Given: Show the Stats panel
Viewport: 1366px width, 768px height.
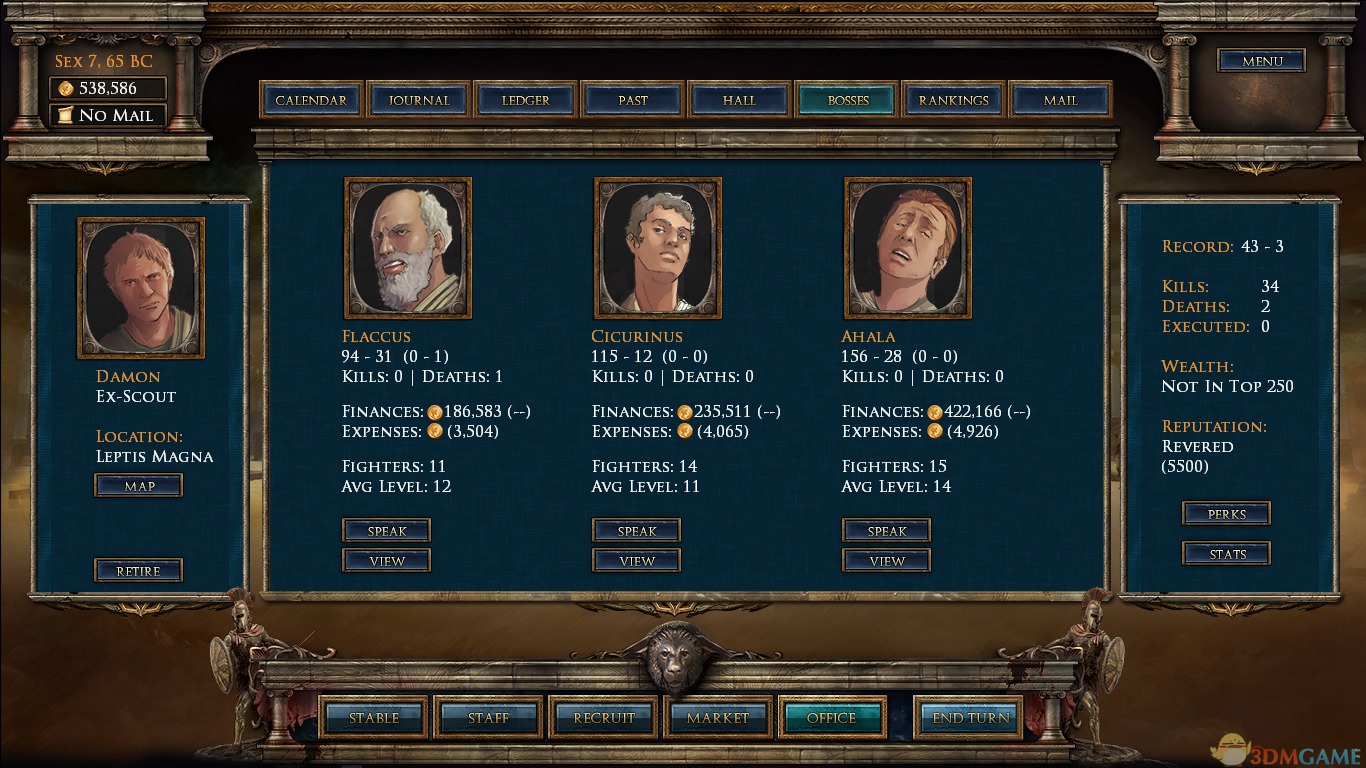Looking at the screenshot, I should 1227,554.
